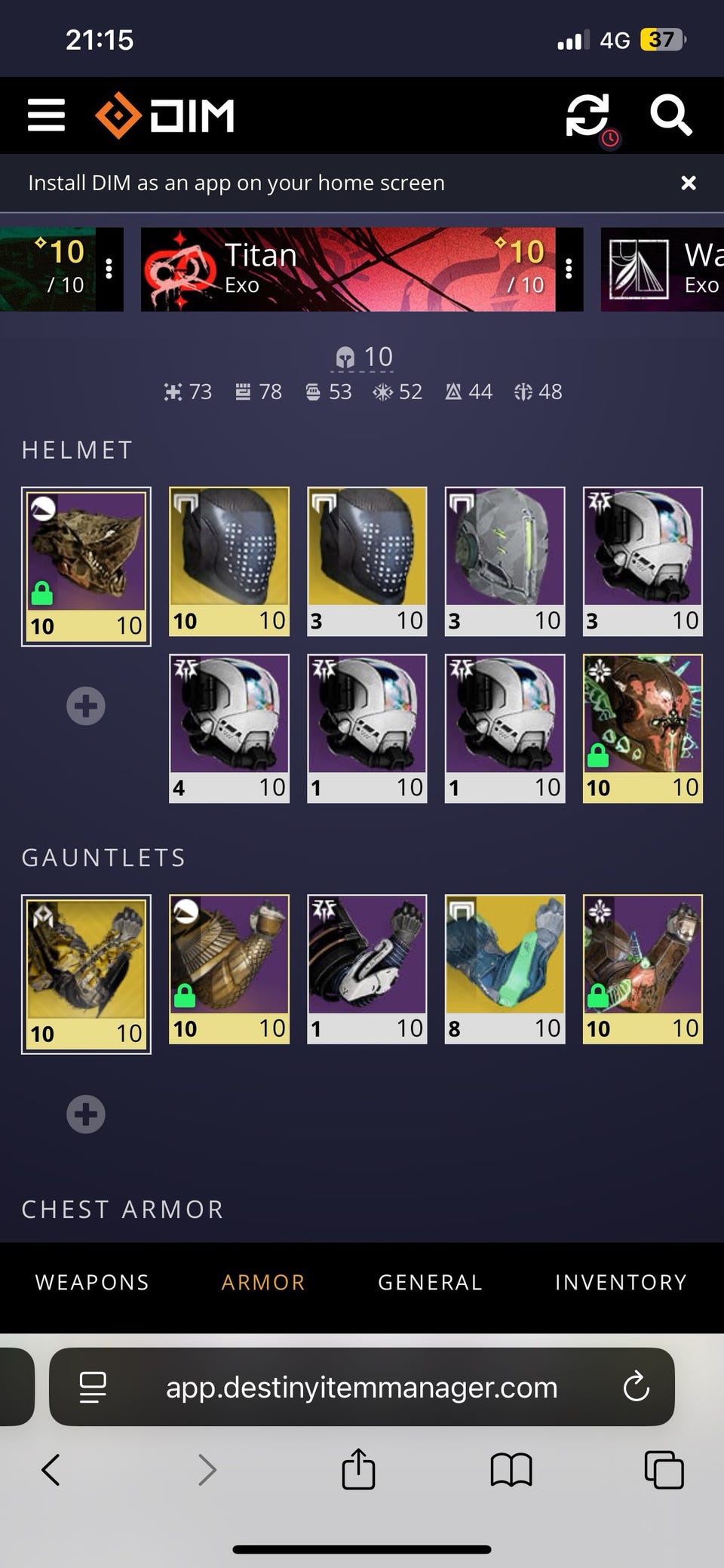Pick the locked red ornate helmet
Image resolution: width=724 pixels, height=1568 pixels.
[643, 727]
